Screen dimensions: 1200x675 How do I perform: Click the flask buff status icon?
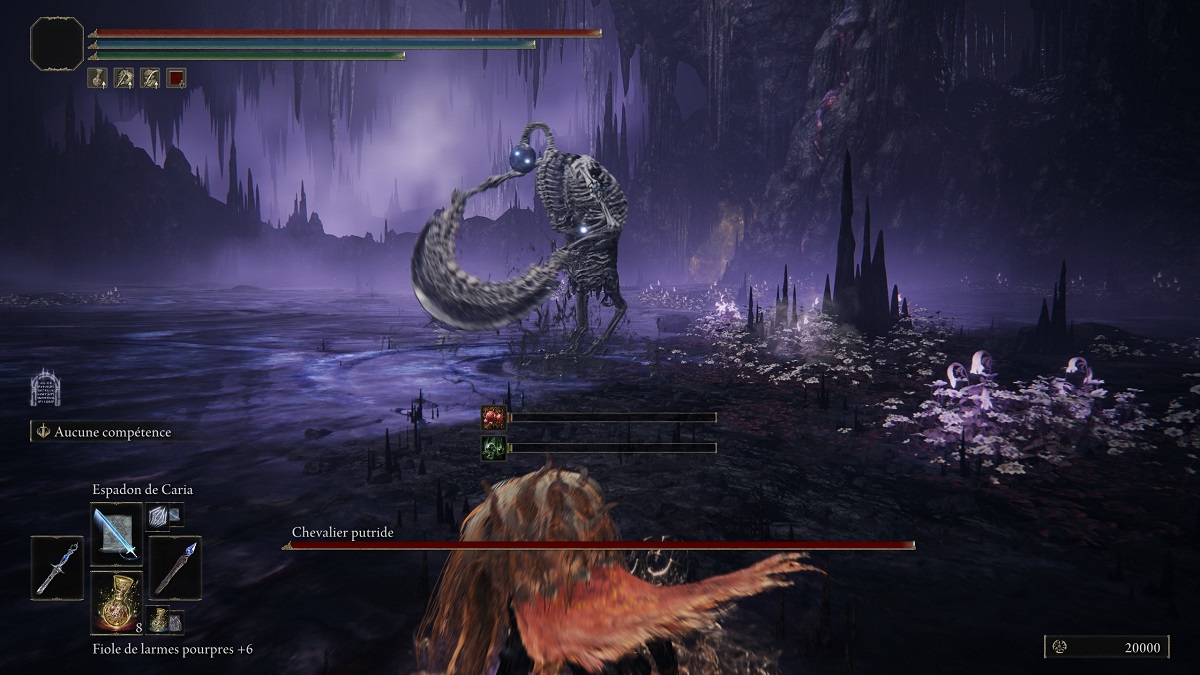(98, 77)
